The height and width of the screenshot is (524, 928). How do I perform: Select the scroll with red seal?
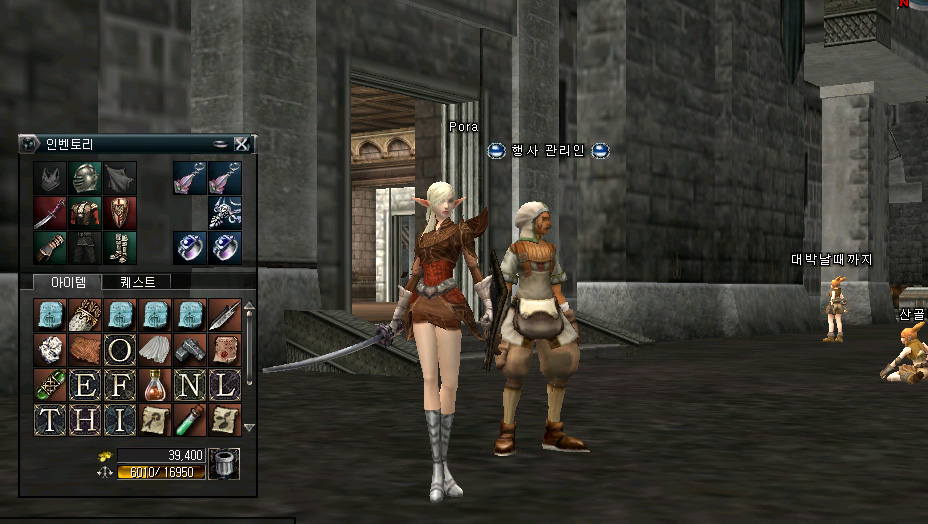[224, 350]
